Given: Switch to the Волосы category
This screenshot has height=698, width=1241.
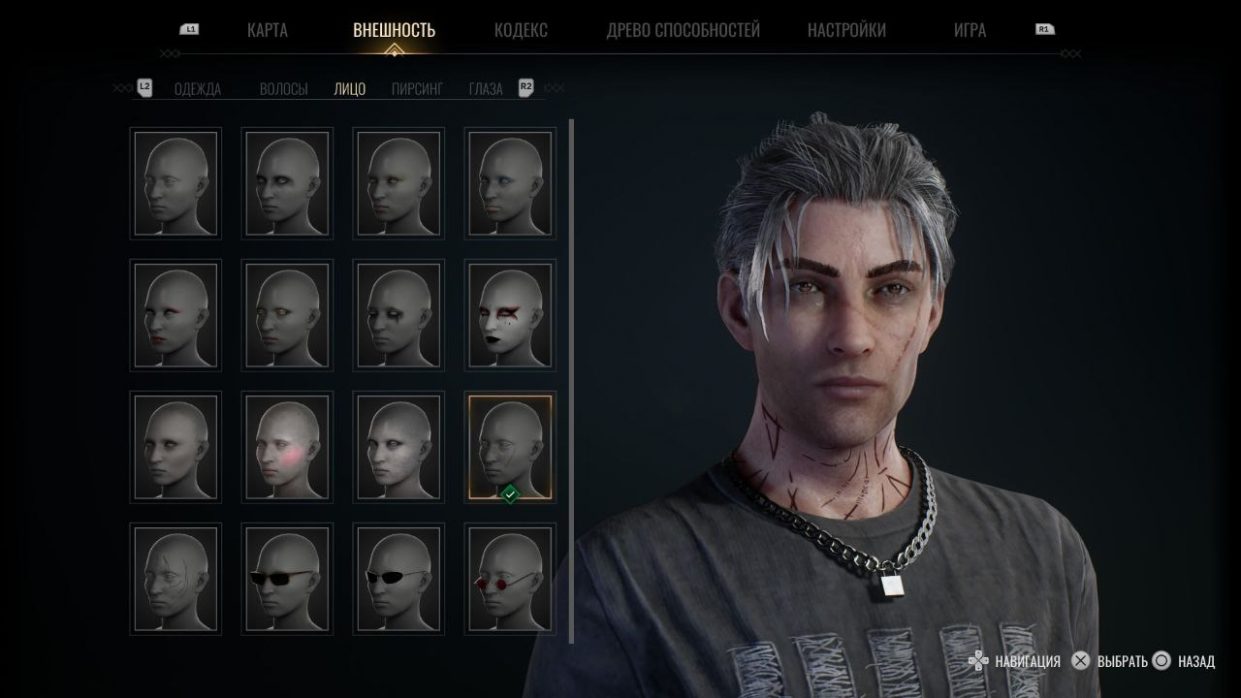Looking at the screenshot, I should (283, 89).
